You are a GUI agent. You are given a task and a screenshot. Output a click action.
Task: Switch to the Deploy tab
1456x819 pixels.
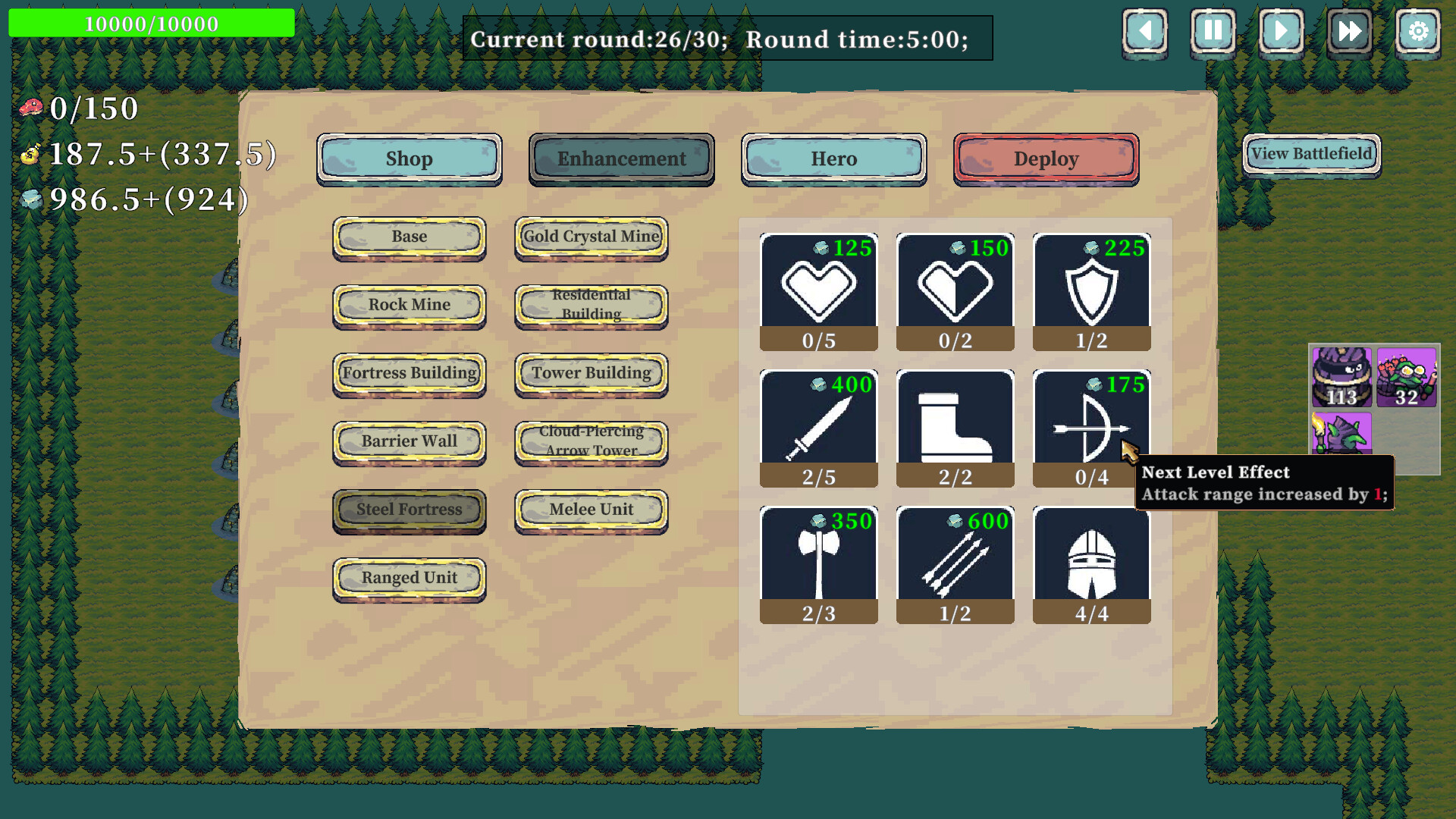pos(1046,158)
